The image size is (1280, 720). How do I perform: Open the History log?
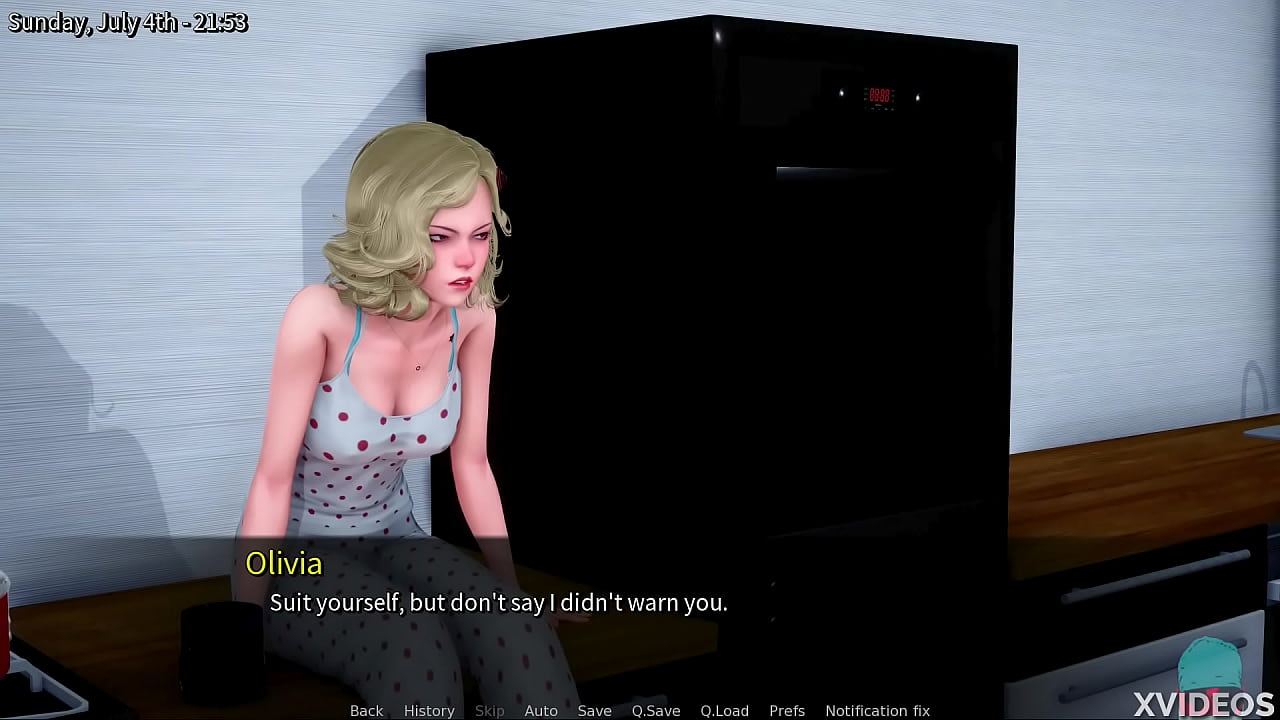[429, 710]
